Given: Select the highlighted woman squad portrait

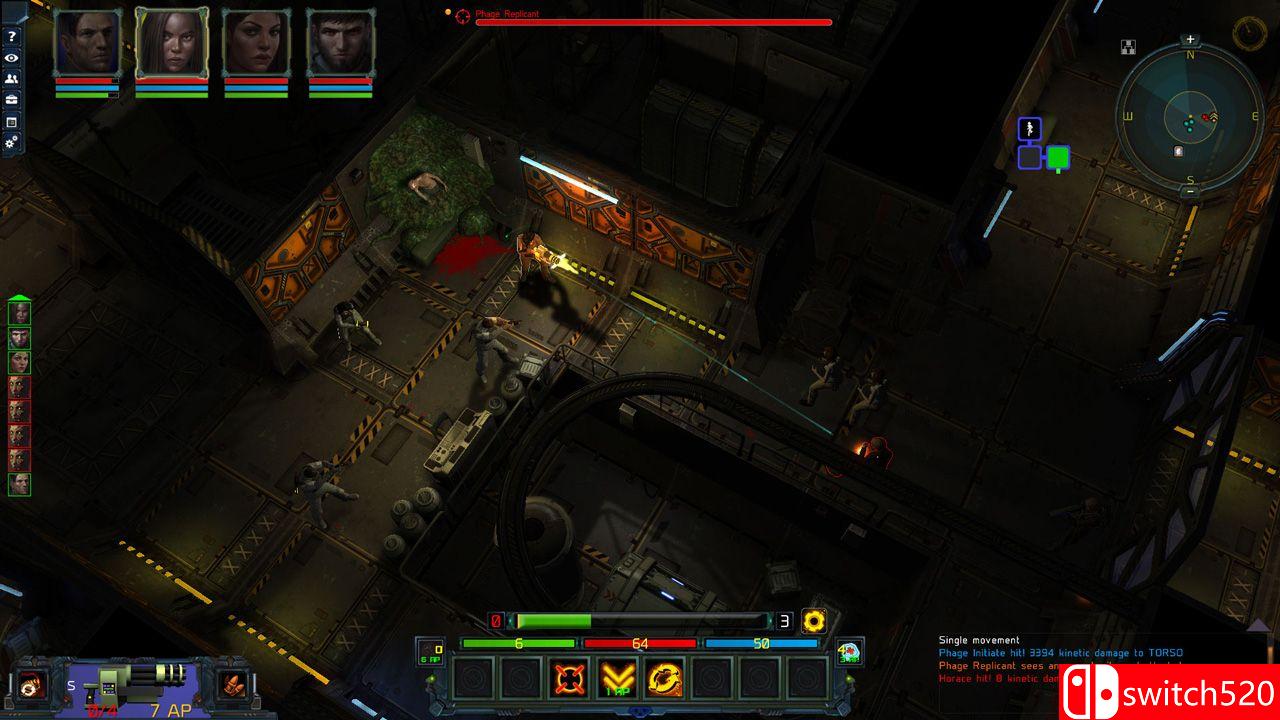Looking at the screenshot, I should [172, 44].
